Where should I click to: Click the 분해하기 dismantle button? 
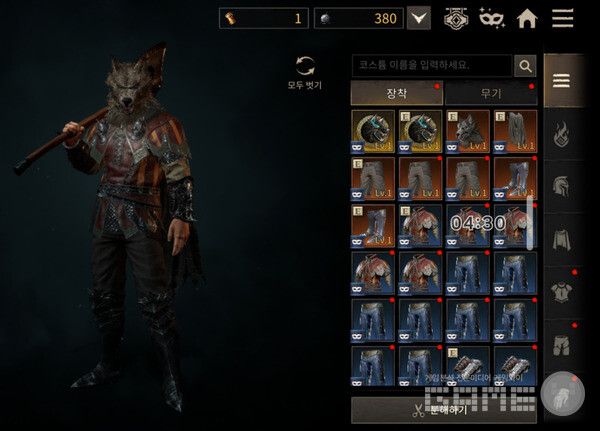pyautogui.click(x=443, y=410)
